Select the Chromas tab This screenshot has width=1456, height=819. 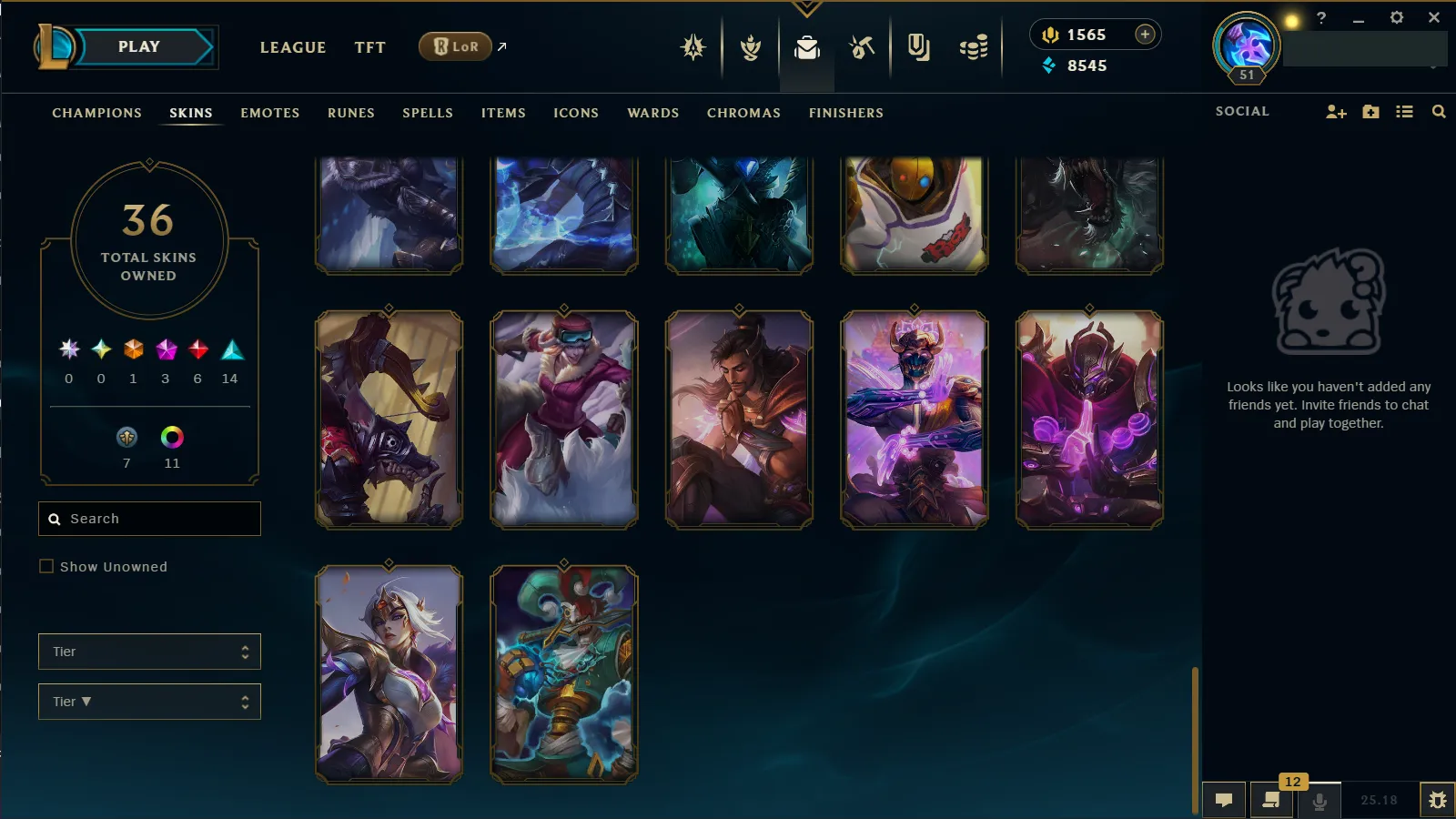(x=743, y=113)
